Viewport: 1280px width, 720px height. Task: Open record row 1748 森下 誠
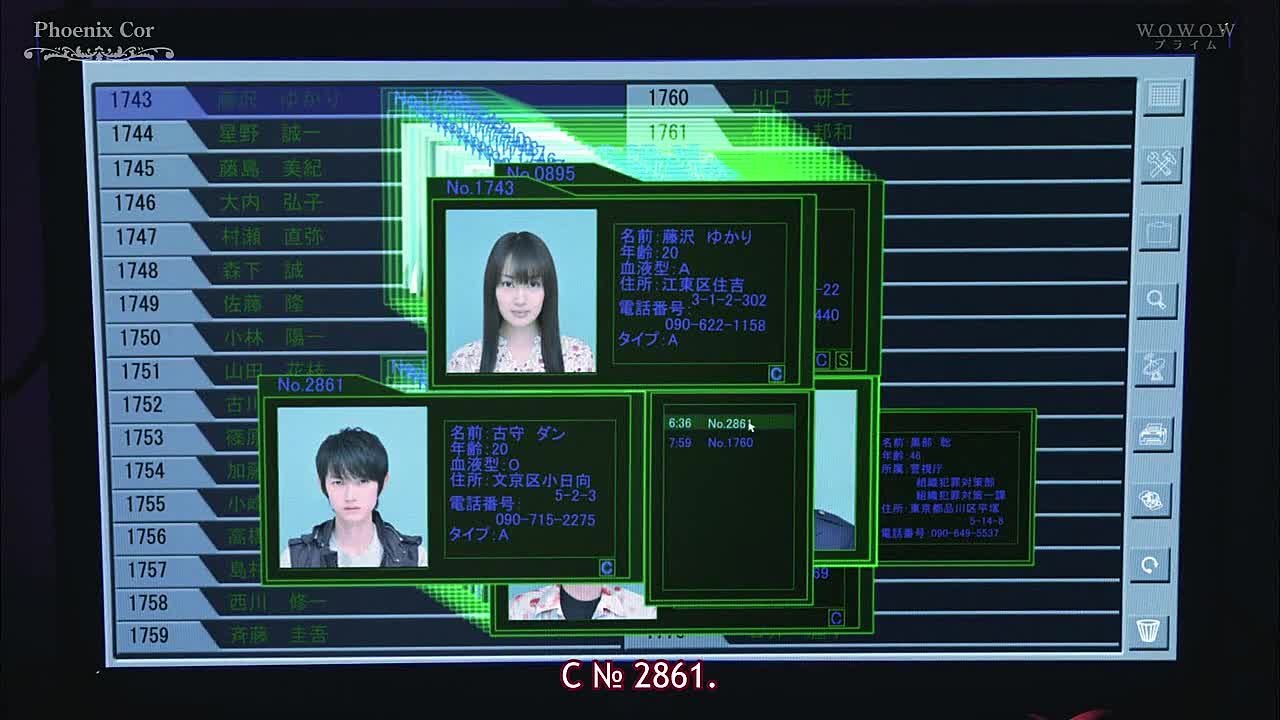240,270
